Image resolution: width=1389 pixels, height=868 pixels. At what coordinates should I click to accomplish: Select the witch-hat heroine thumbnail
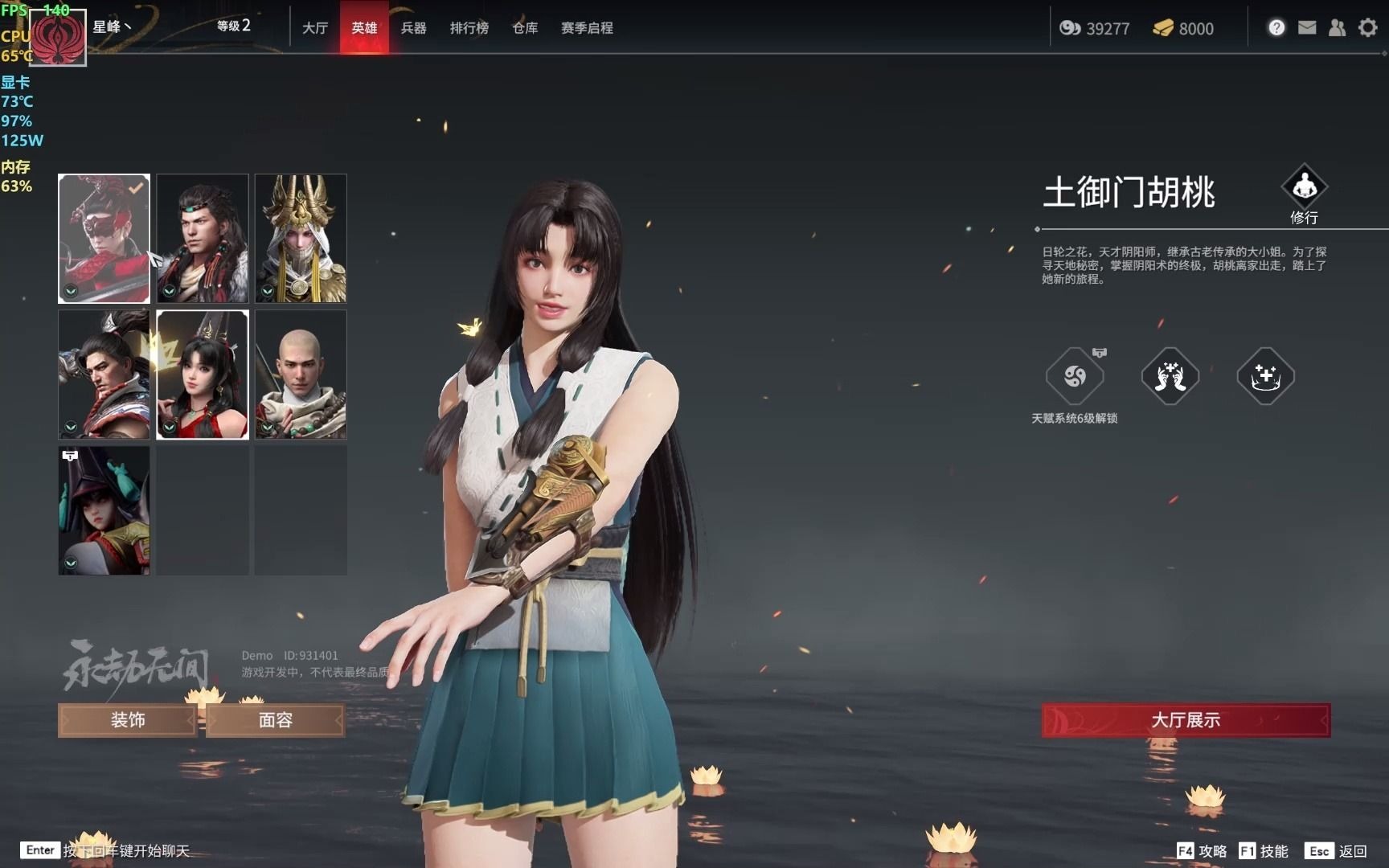pyautogui.click(x=104, y=510)
